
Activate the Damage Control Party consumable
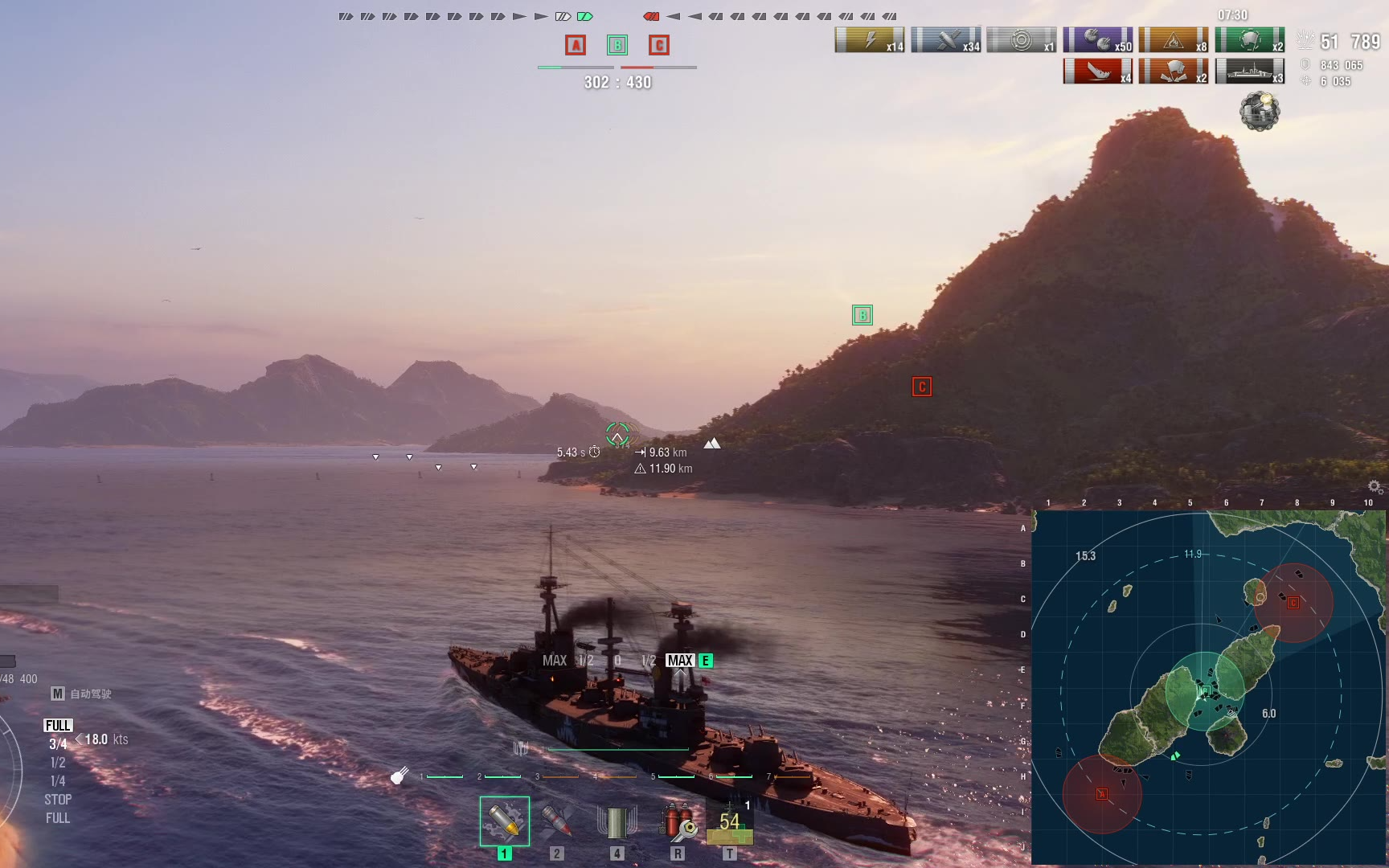678,821
